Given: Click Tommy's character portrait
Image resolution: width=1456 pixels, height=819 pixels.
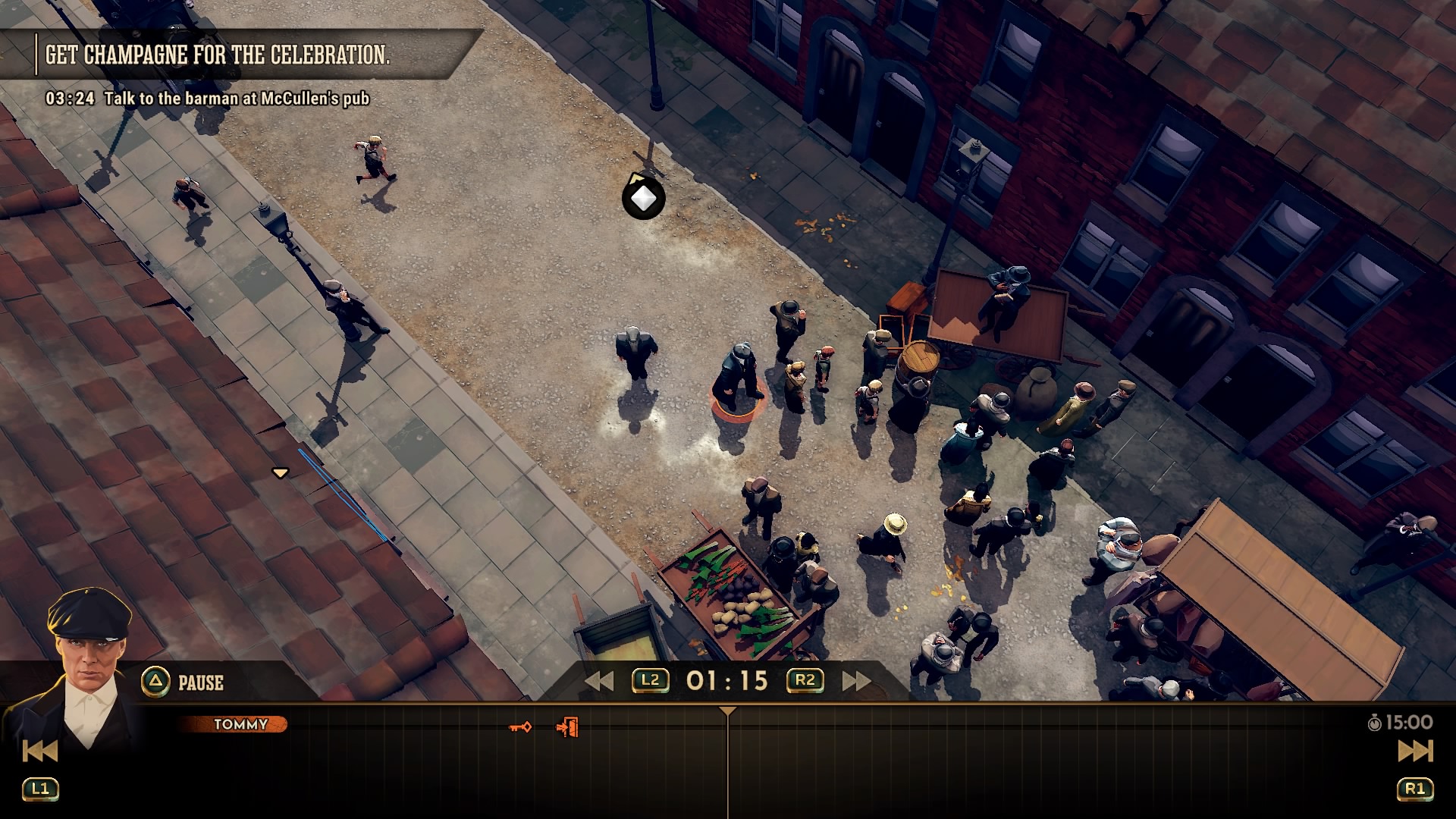Looking at the screenshot, I should pyautogui.click(x=87, y=660).
